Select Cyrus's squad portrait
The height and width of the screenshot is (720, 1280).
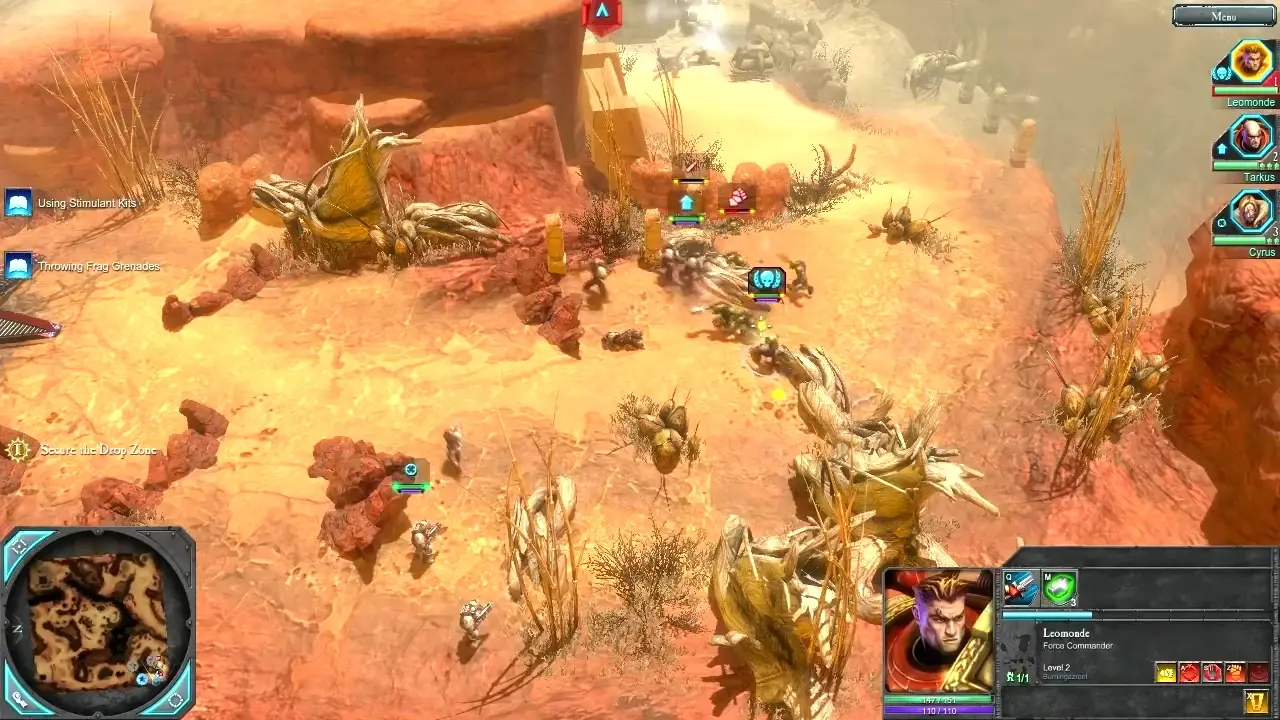click(x=1250, y=212)
